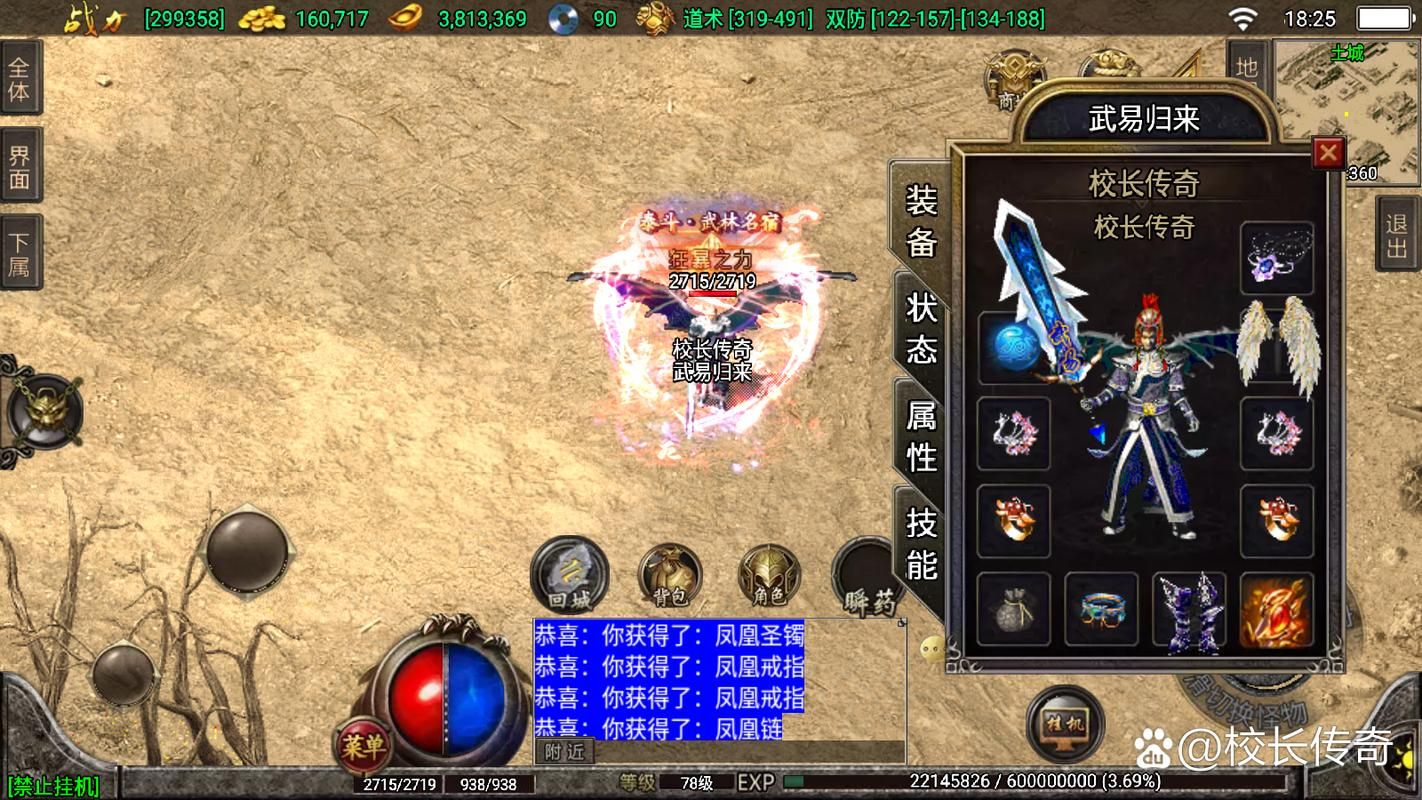This screenshot has height=800, width=1422.
Task: Switch to the 状态 status tab
Action: 921,327
